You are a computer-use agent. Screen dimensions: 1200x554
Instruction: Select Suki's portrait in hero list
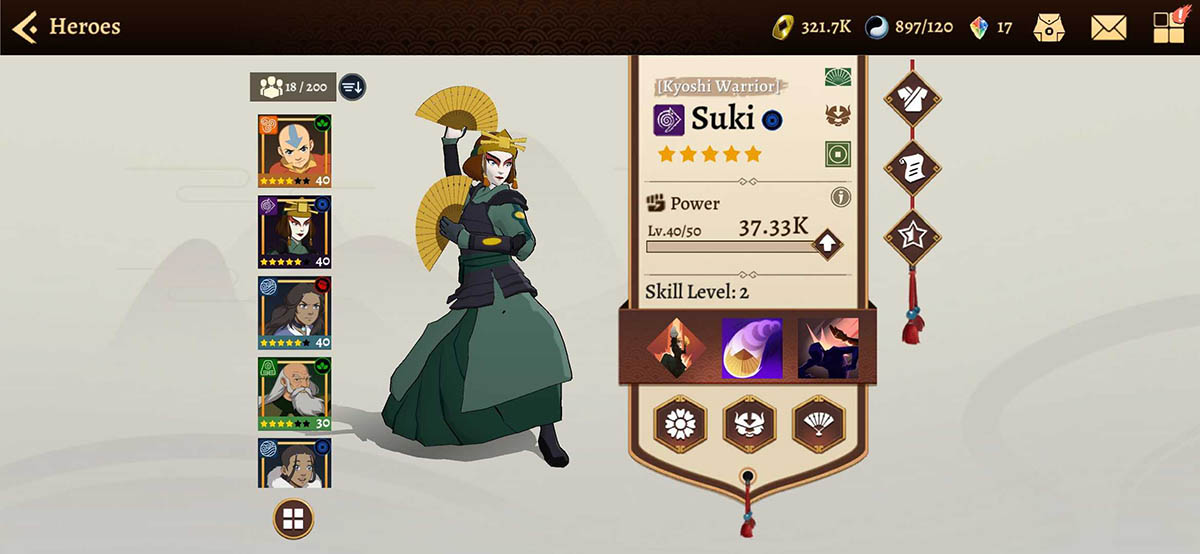click(x=294, y=232)
